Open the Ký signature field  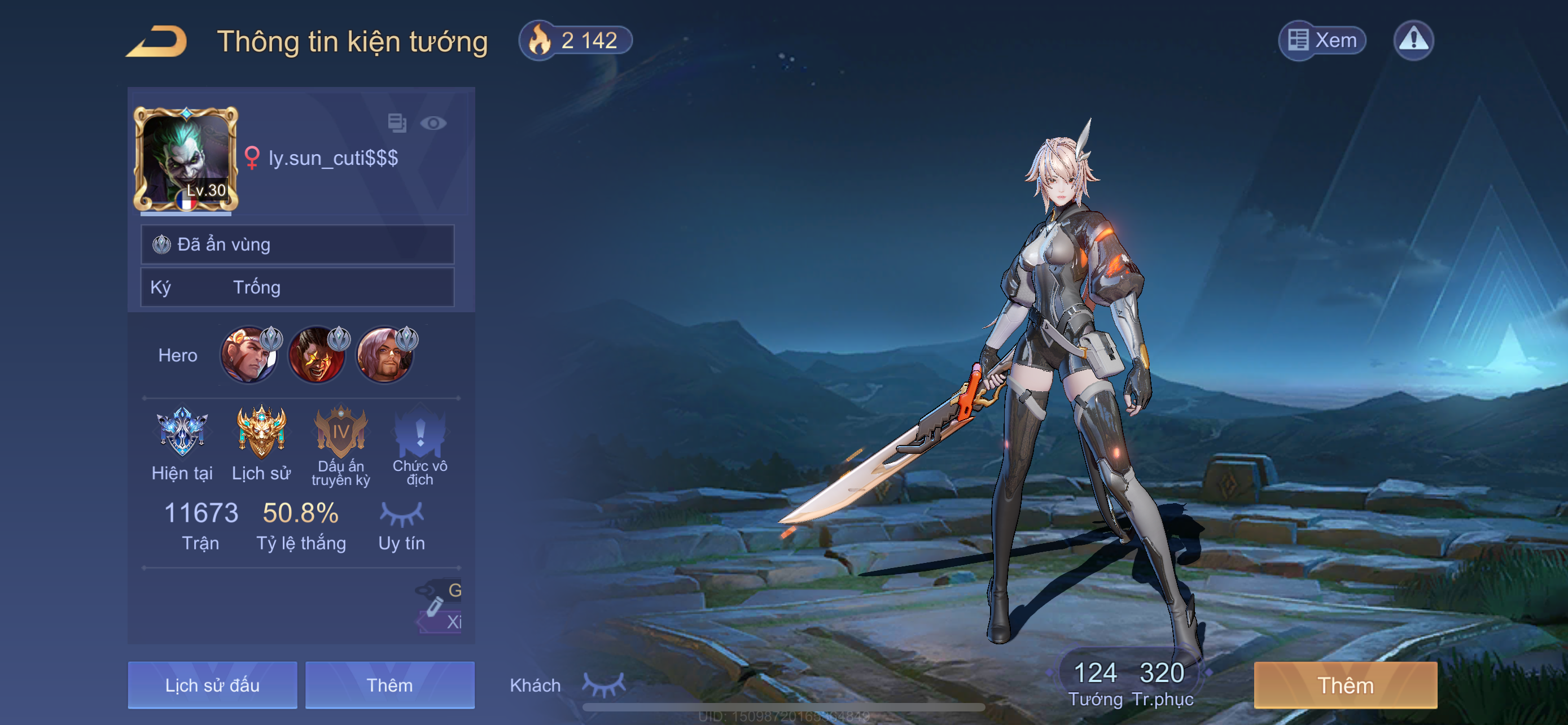click(297, 287)
